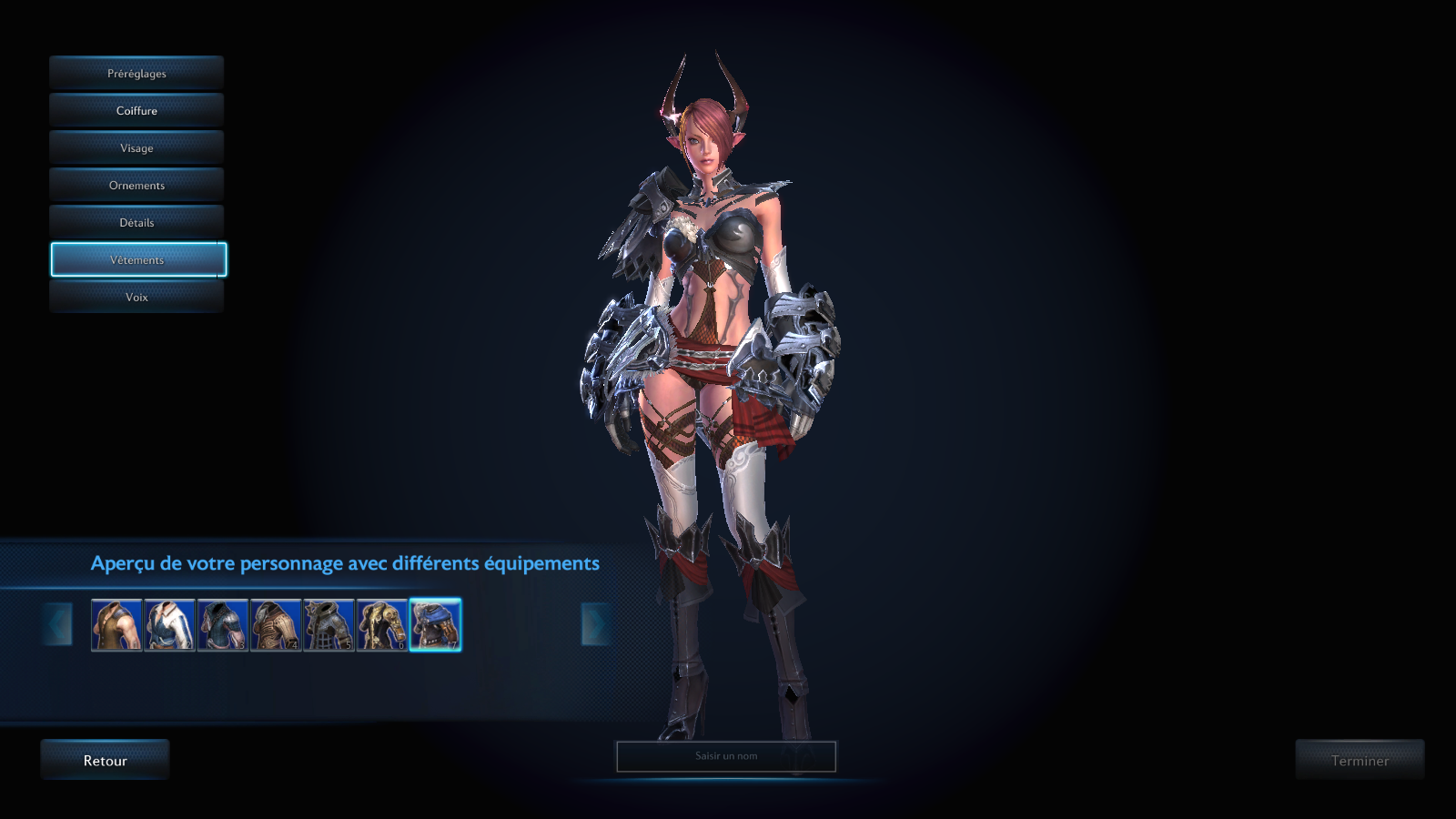Open the Préréglages presets menu

(x=136, y=74)
